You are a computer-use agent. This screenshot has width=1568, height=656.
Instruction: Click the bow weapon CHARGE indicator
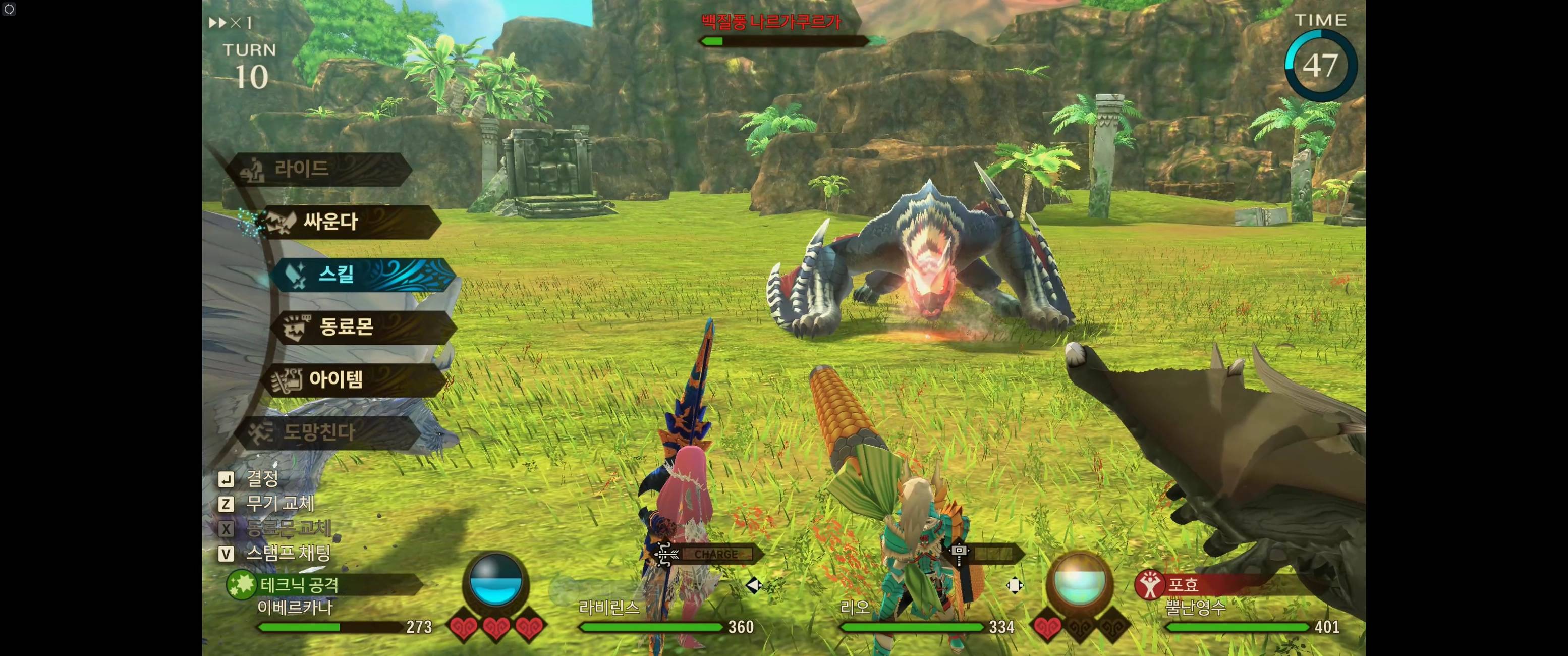[x=715, y=554]
